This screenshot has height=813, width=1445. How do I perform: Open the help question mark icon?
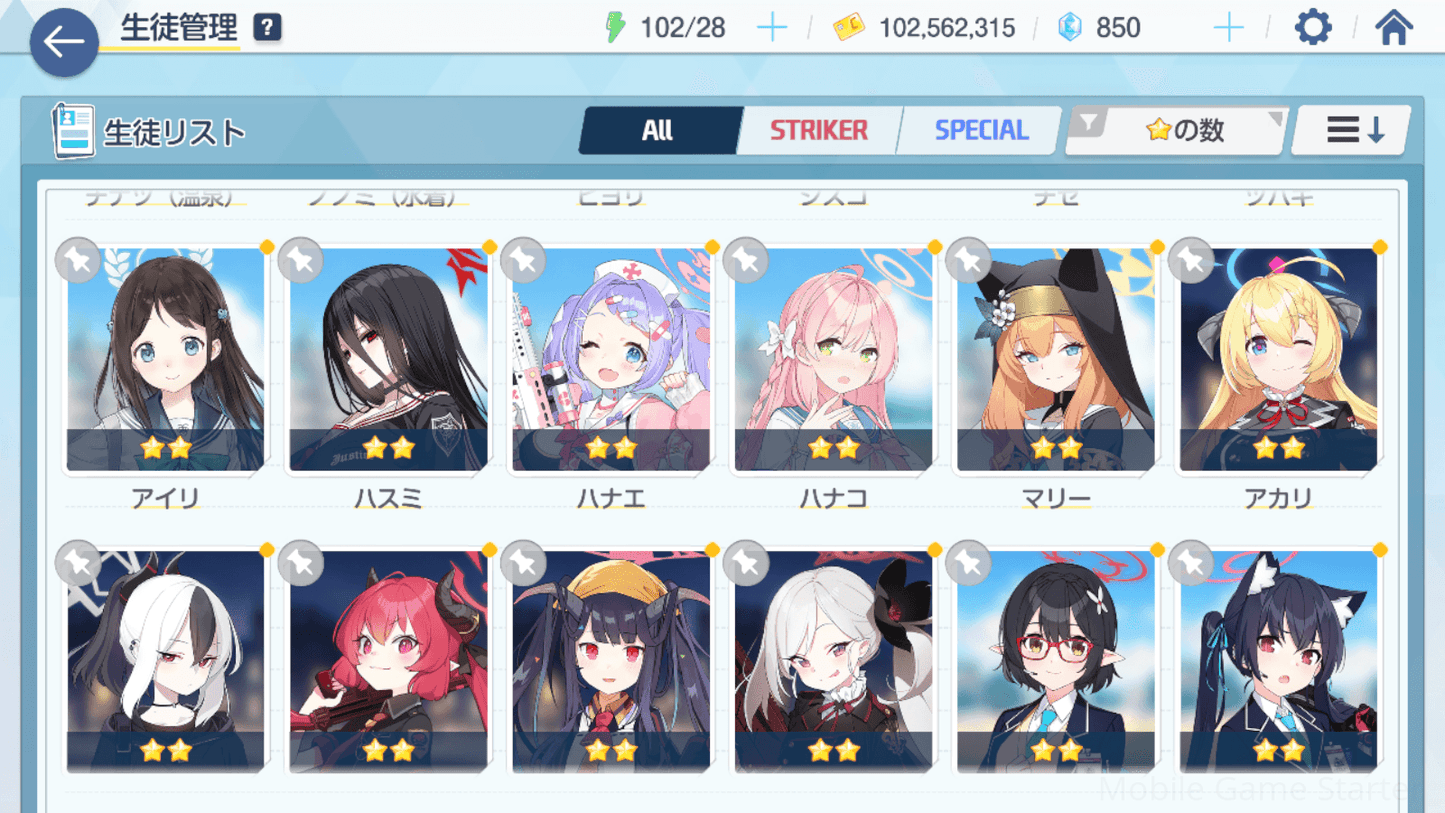267,28
